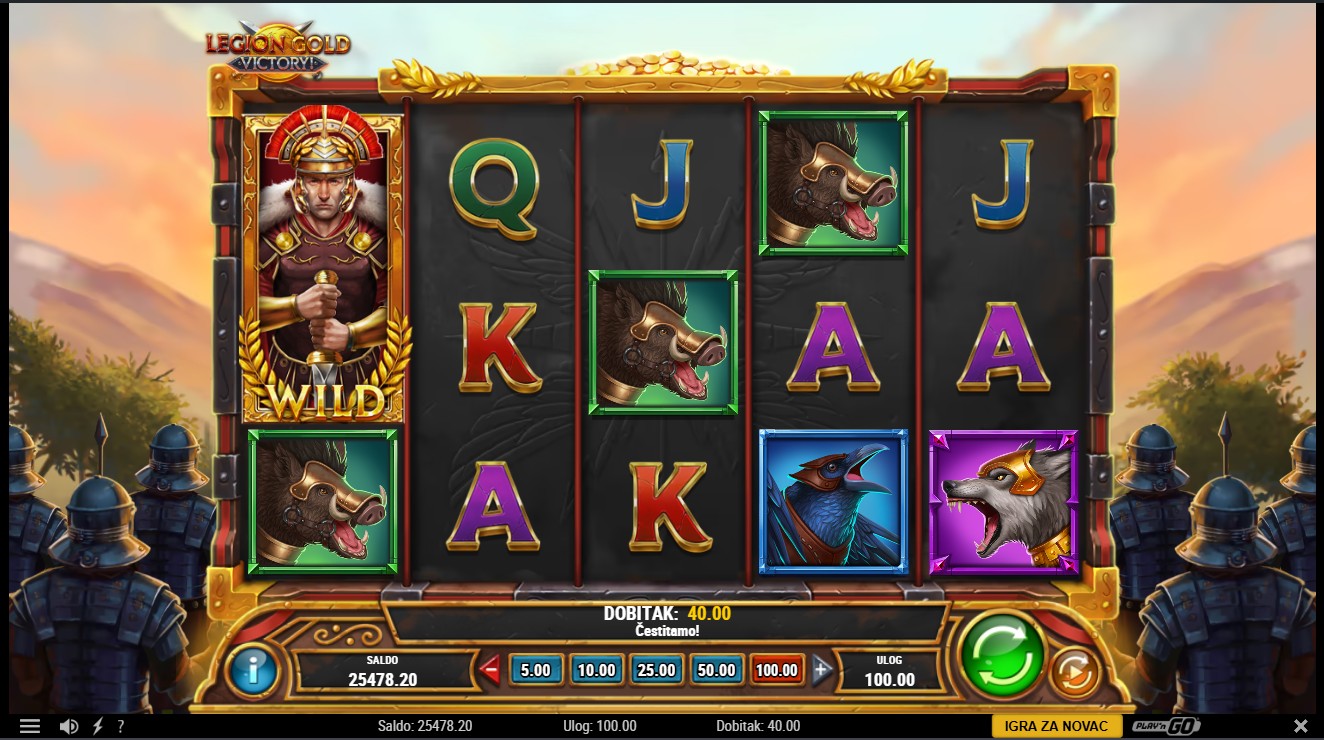Toggle fast play lightning bolt icon

click(x=98, y=726)
